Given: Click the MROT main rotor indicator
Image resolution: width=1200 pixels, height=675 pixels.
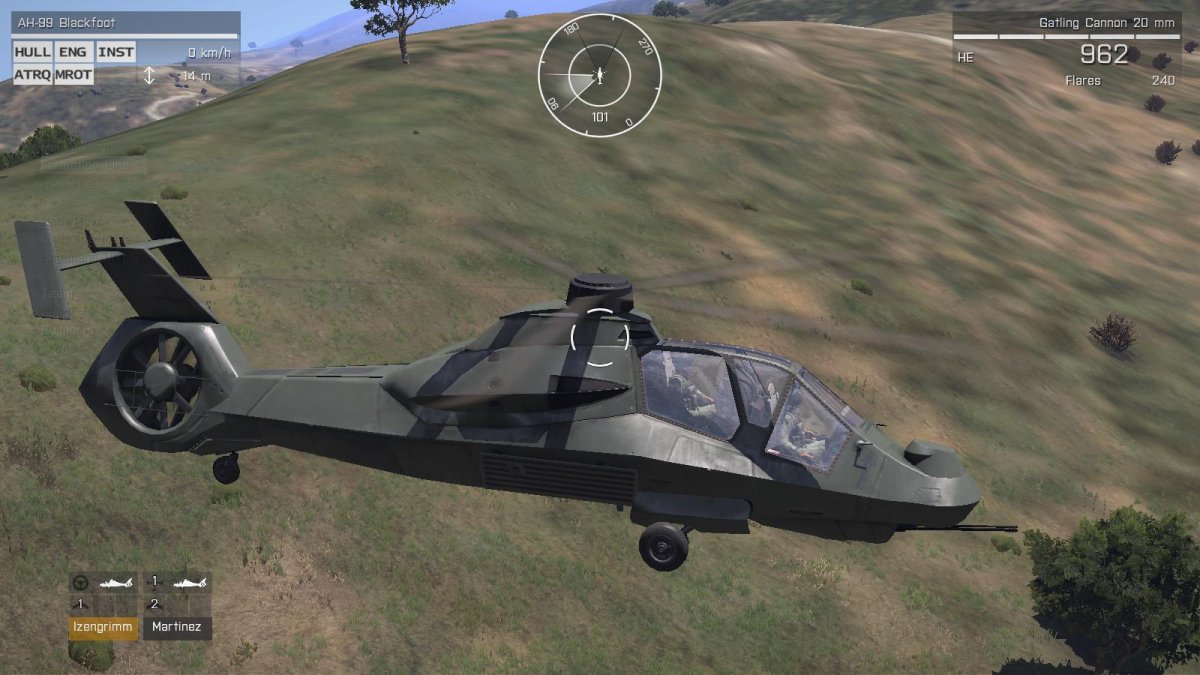Looking at the screenshot, I should click(74, 75).
